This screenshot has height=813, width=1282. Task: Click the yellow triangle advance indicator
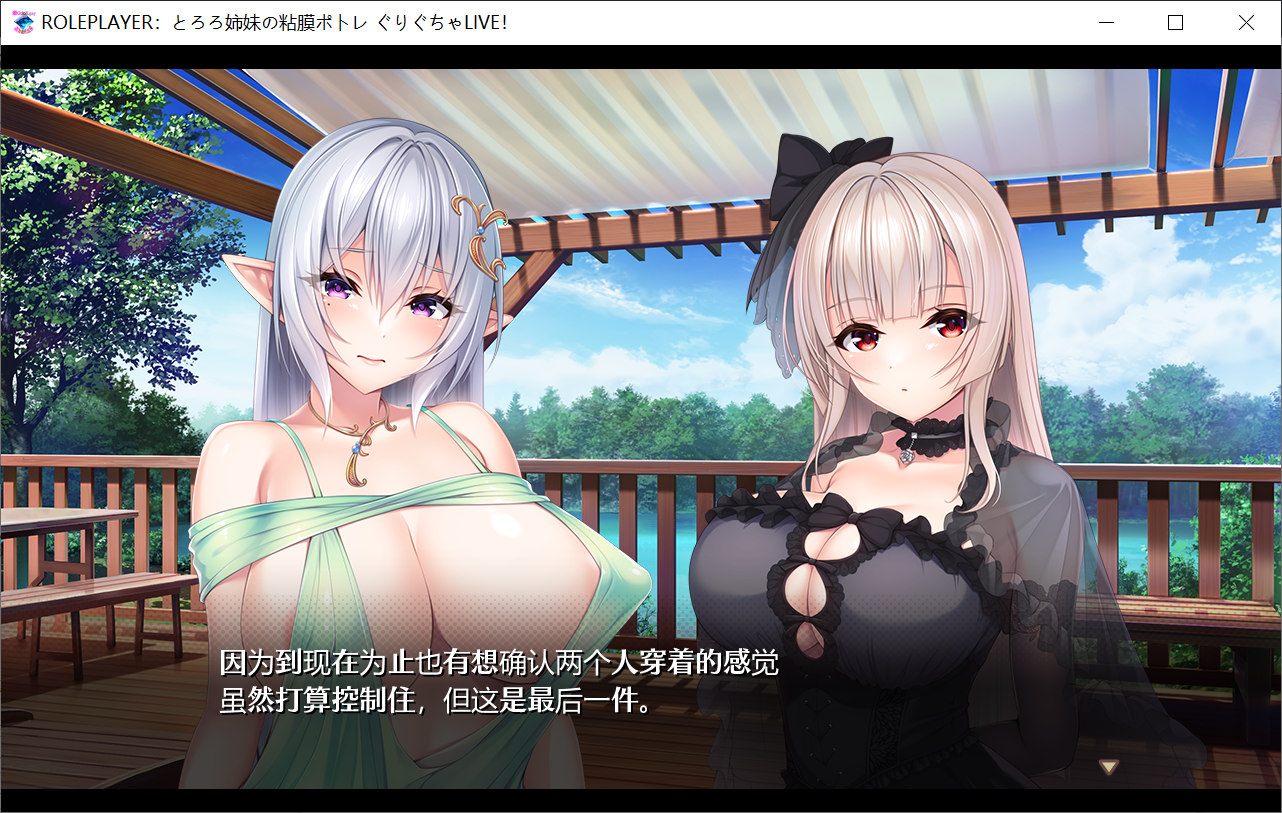pos(1107,765)
